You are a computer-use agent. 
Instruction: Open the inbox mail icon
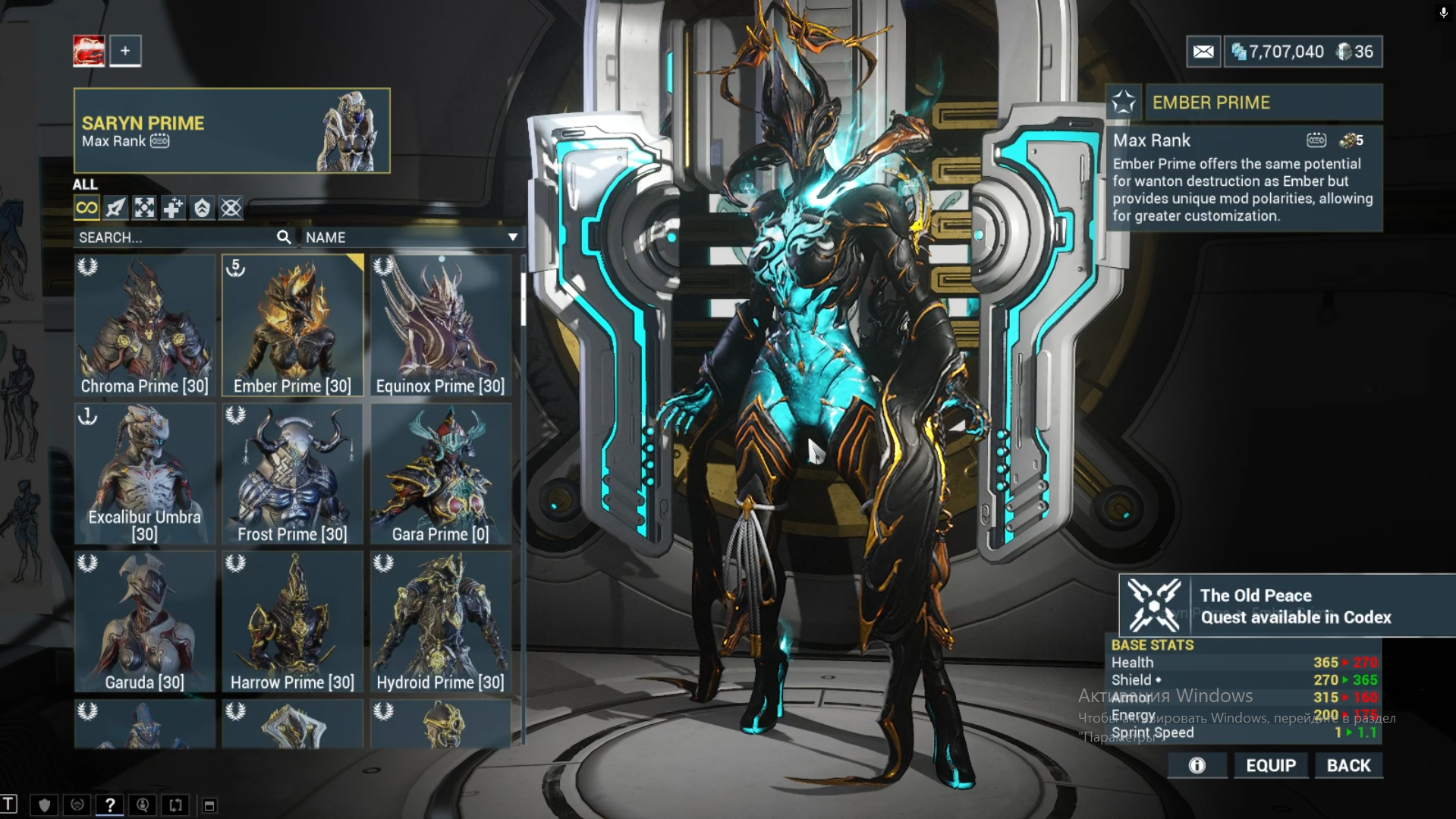point(1203,52)
